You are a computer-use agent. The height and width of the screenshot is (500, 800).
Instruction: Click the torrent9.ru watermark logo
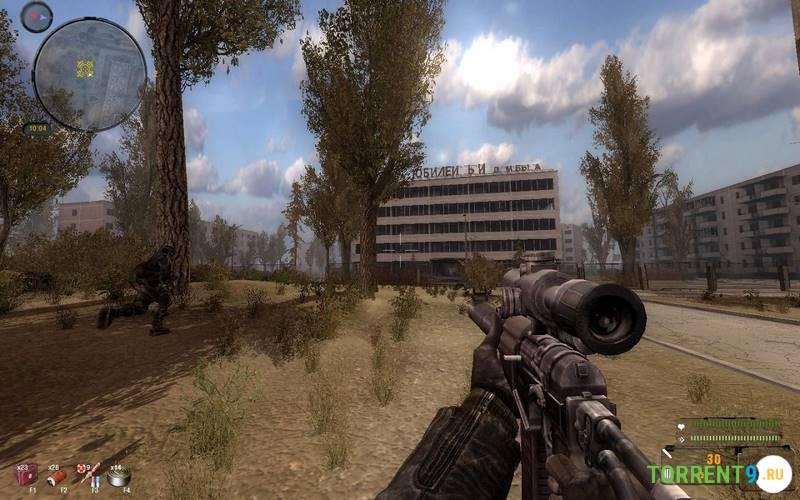point(718,473)
